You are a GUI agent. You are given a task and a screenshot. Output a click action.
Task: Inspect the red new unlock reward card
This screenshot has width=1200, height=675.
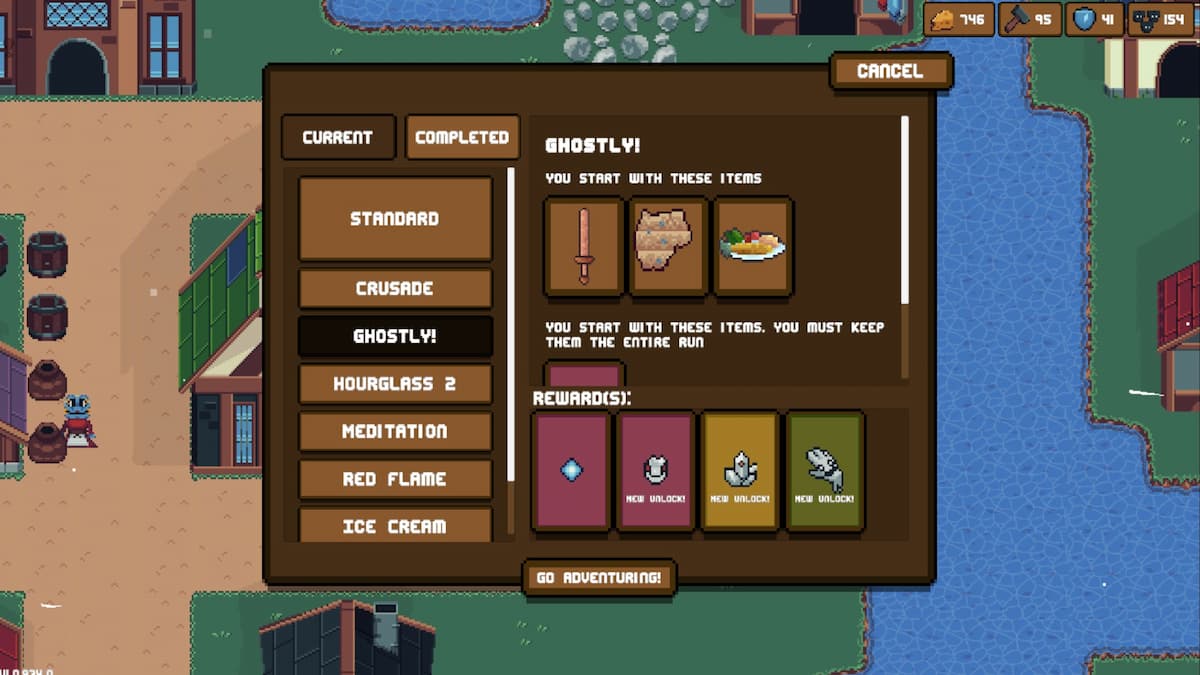[x=656, y=470]
